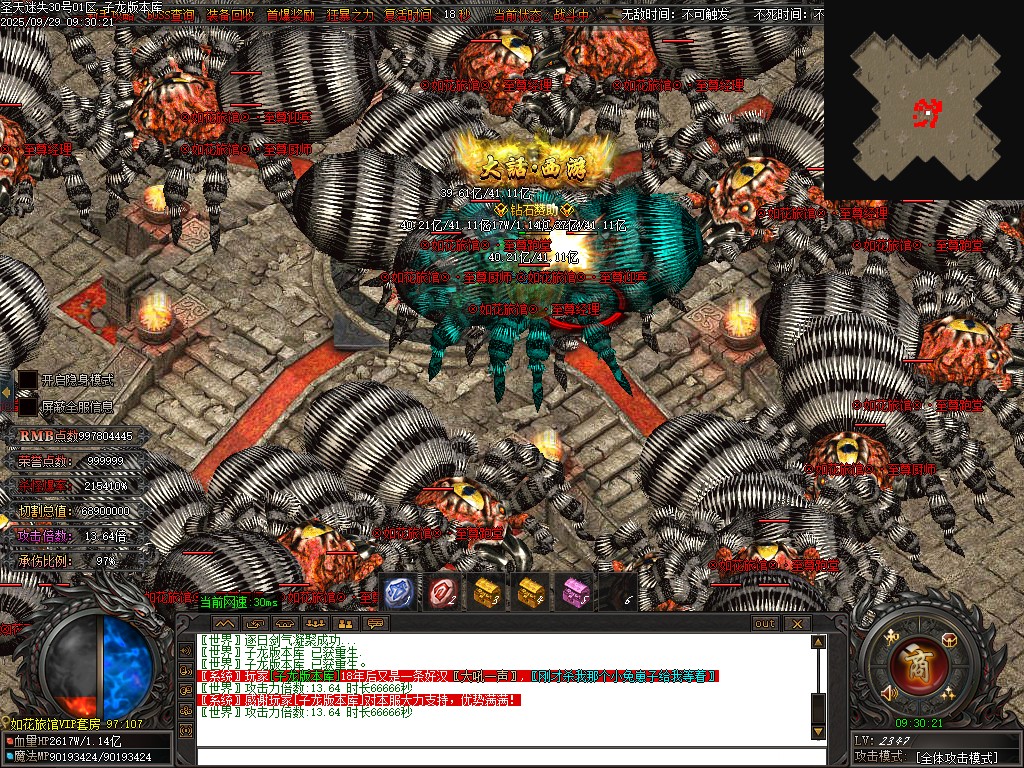This screenshot has width=1024, height=768.
Task: Toggle the 屏蔽全服信息 block server messages checkbox
Action: [28, 407]
